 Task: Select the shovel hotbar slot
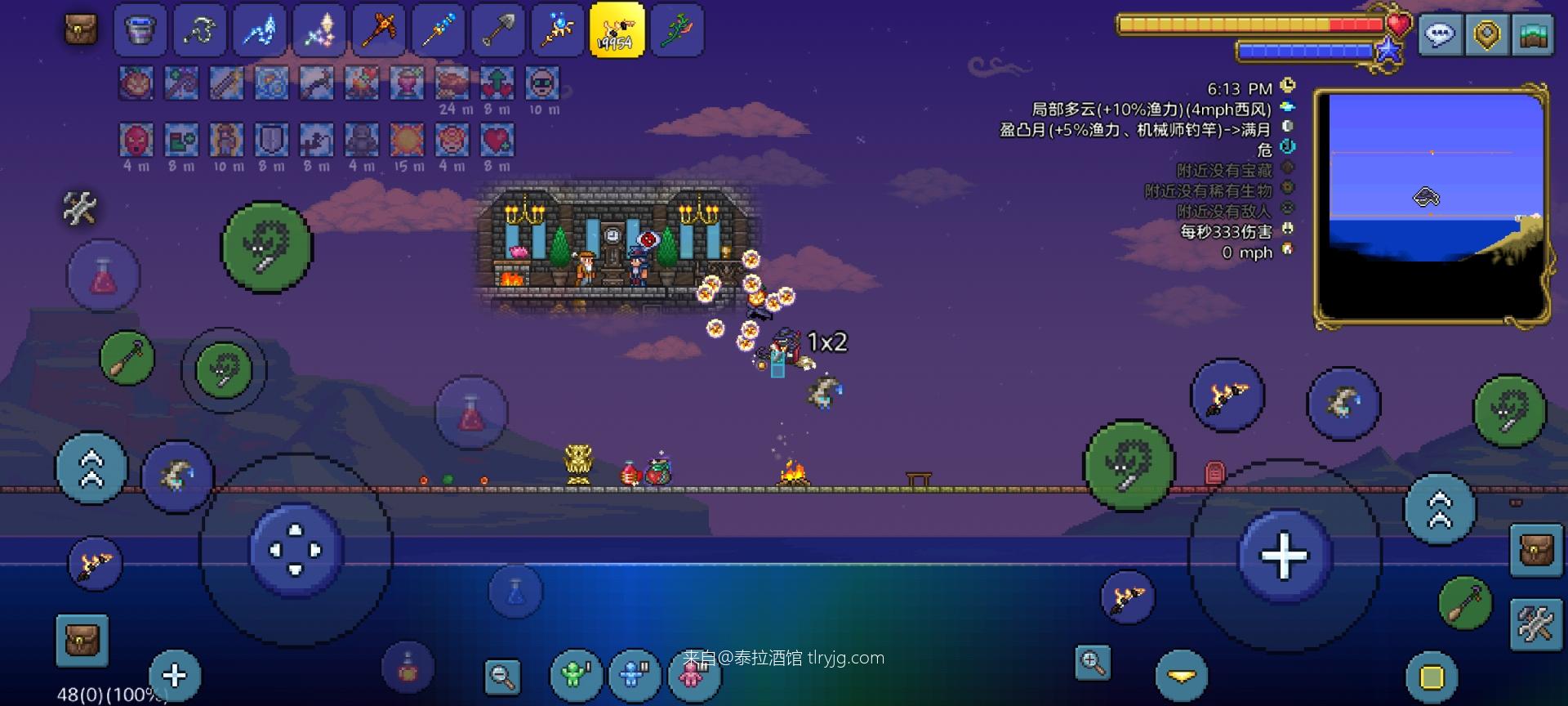pos(497,30)
